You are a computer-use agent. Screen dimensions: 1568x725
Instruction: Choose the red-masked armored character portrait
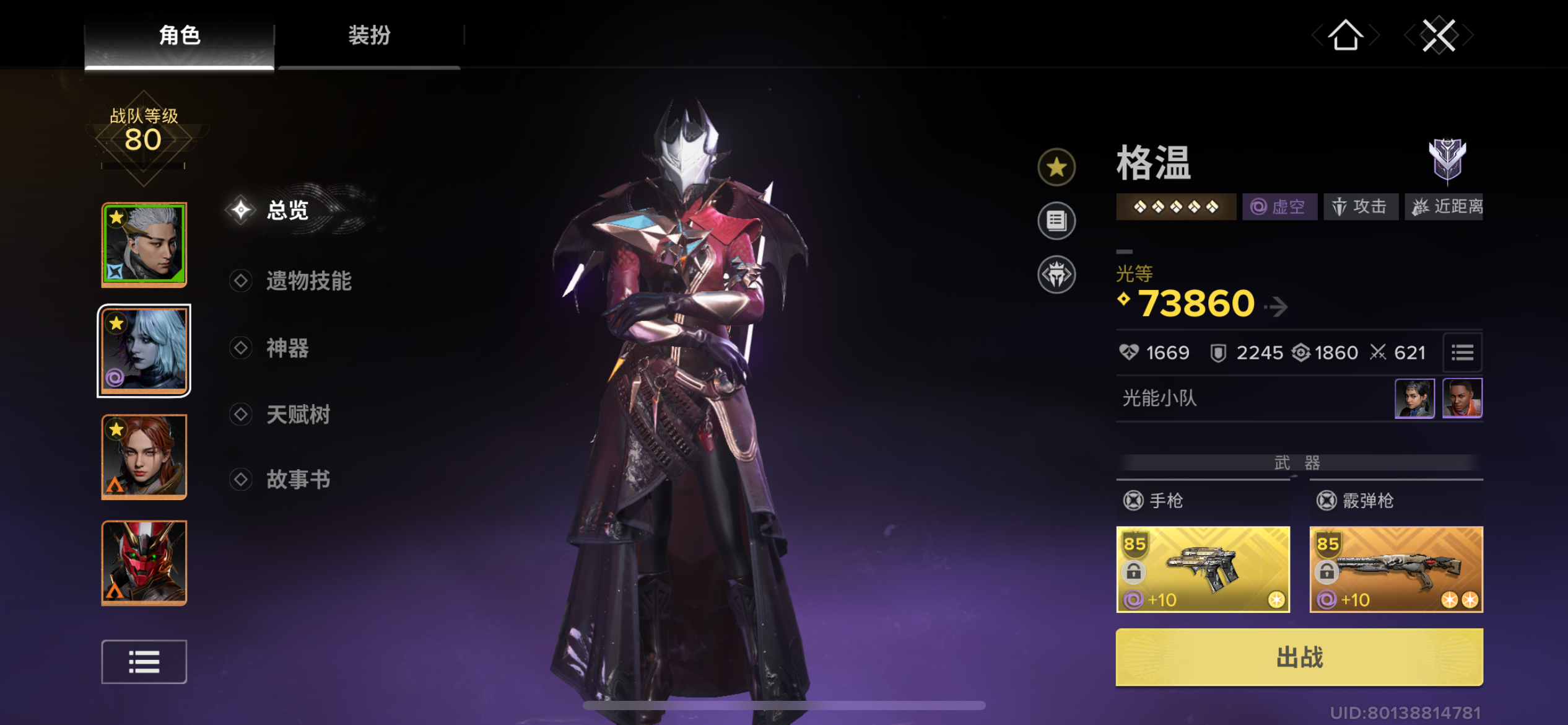[144, 563]
